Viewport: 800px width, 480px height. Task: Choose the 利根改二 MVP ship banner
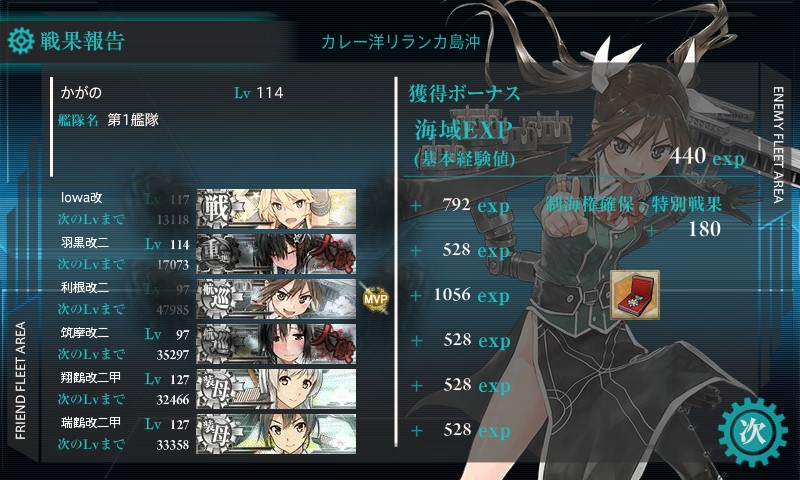click(x=276, y=296)
